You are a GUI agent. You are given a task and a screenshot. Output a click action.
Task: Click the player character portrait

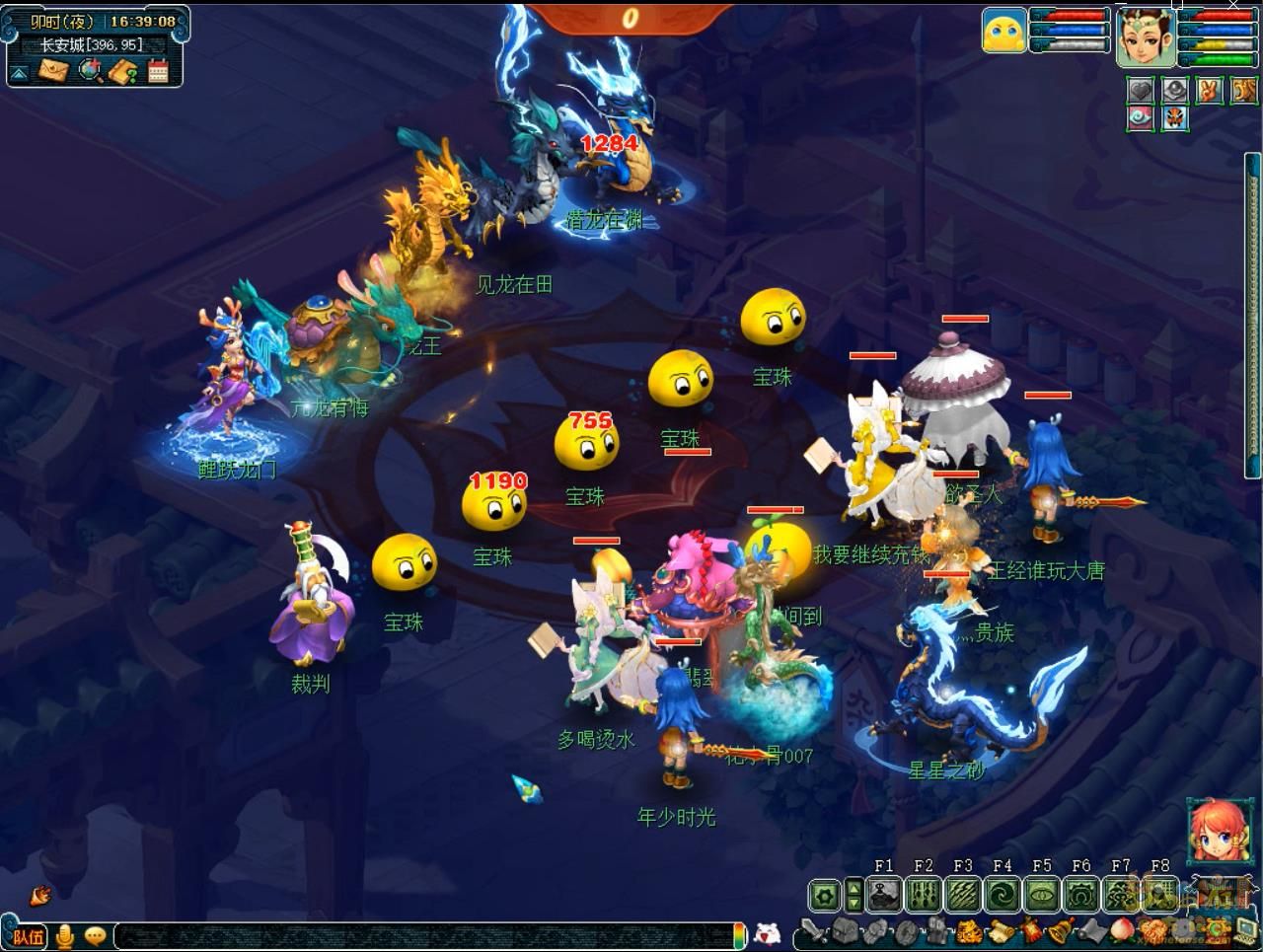point(1145,37)
